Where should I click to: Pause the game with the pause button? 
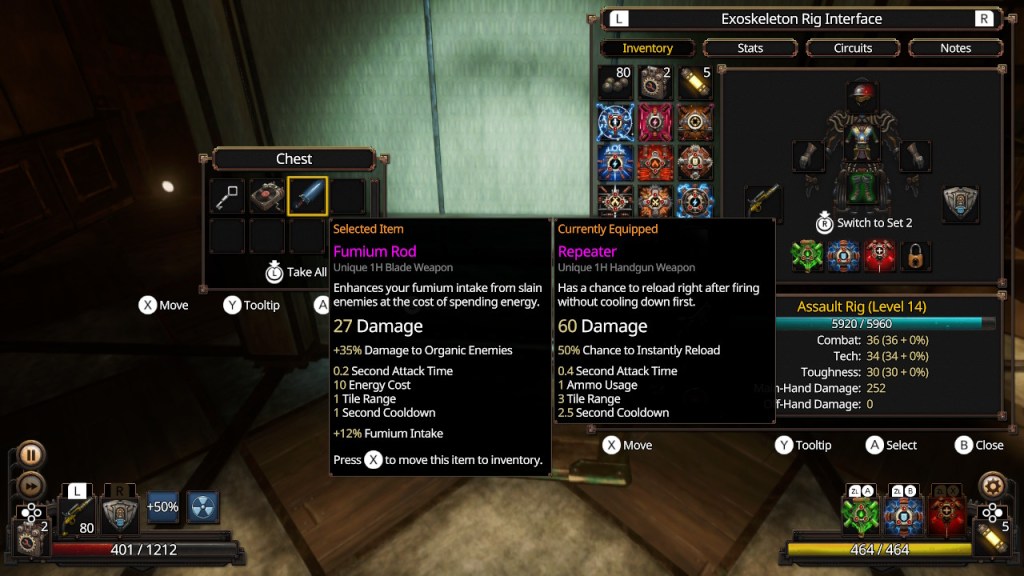click(x=31, y=455)
